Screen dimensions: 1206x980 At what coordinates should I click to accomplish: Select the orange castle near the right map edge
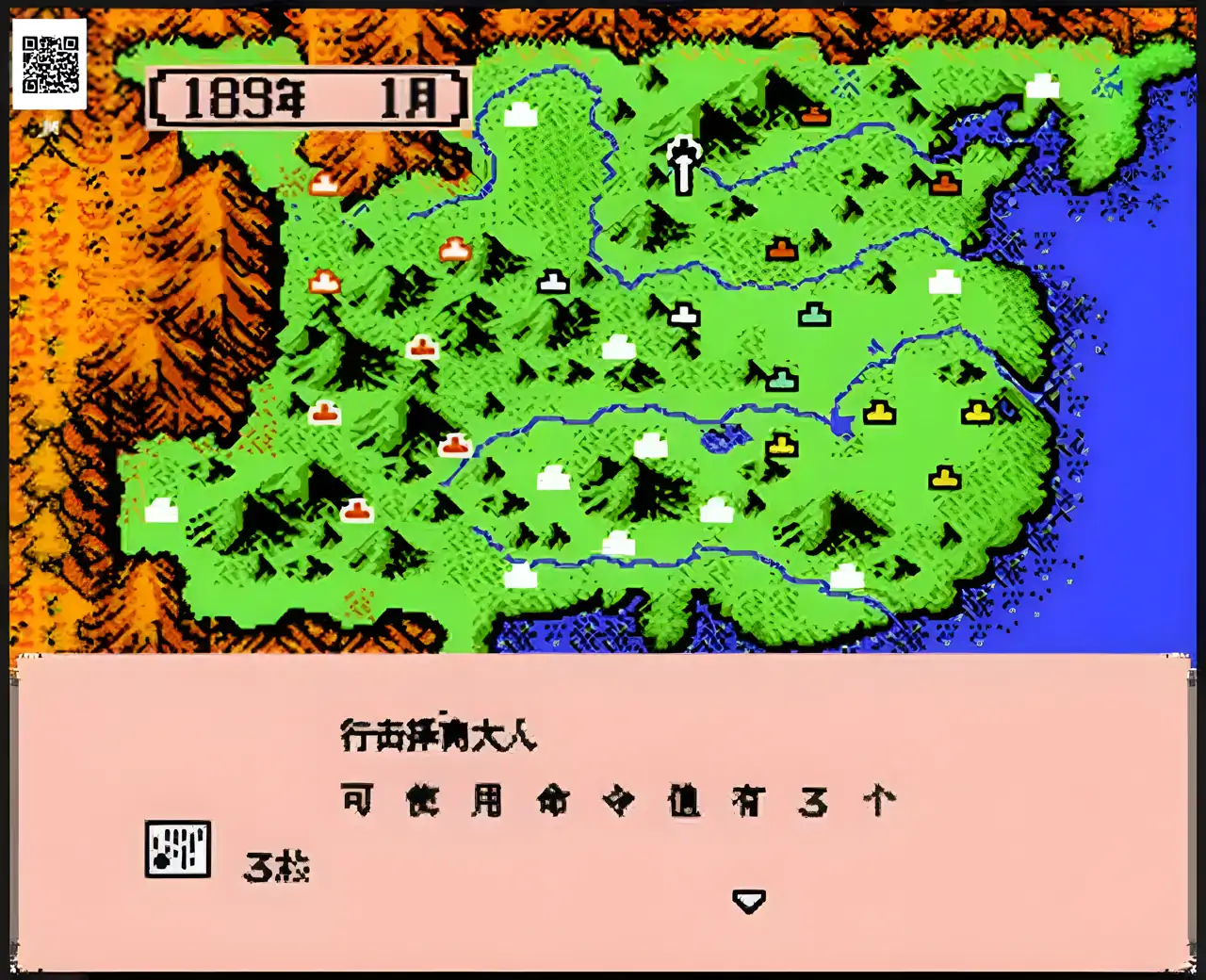(945, 181)
